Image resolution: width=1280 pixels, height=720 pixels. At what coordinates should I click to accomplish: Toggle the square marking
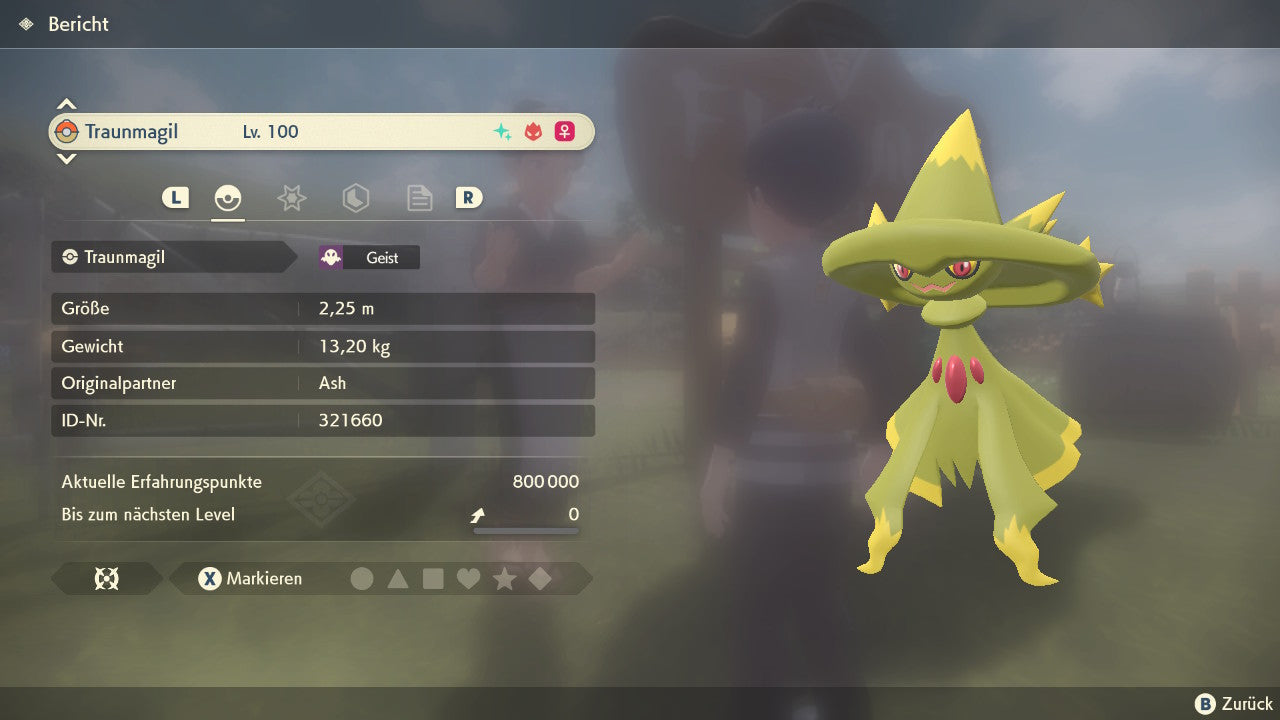tap(433, 579)
